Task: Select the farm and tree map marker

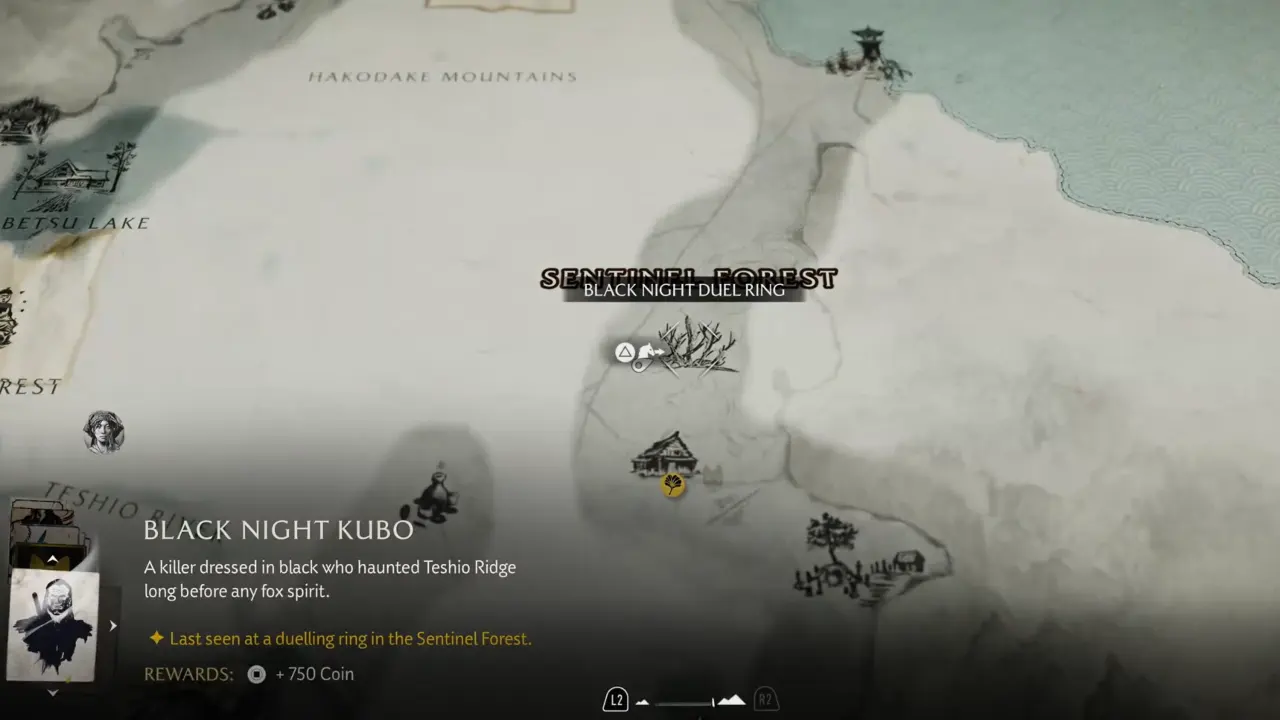Action: click(x=858, y=558)
